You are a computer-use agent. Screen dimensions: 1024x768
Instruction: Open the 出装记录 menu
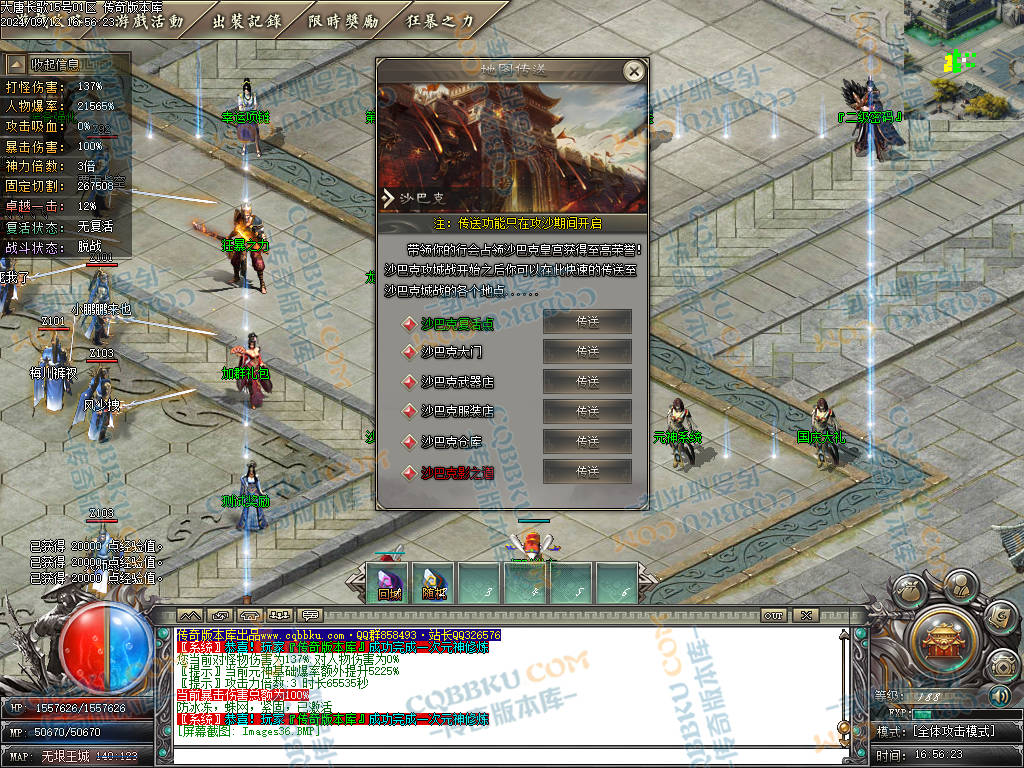248,21
